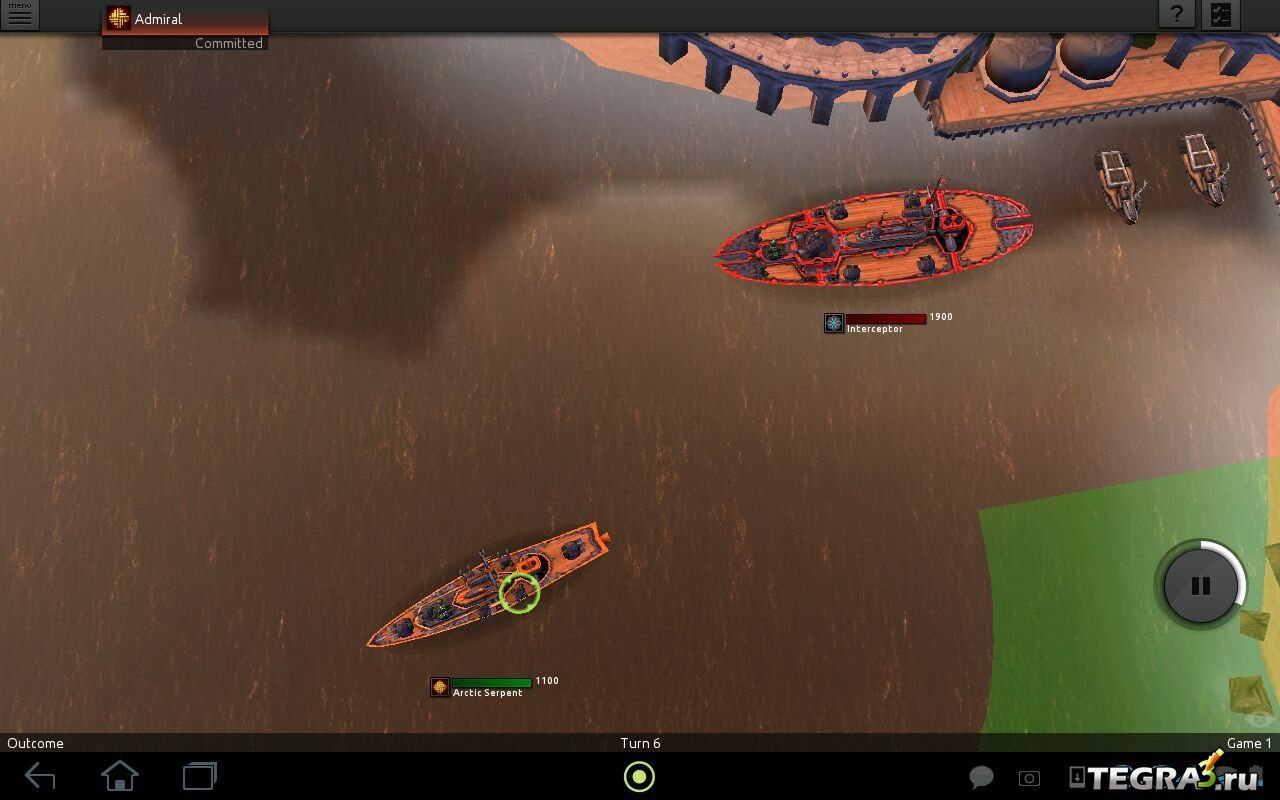Open the speech bubble chat icon
This screenshot has height=800, width=1280.
pos(982,778)
